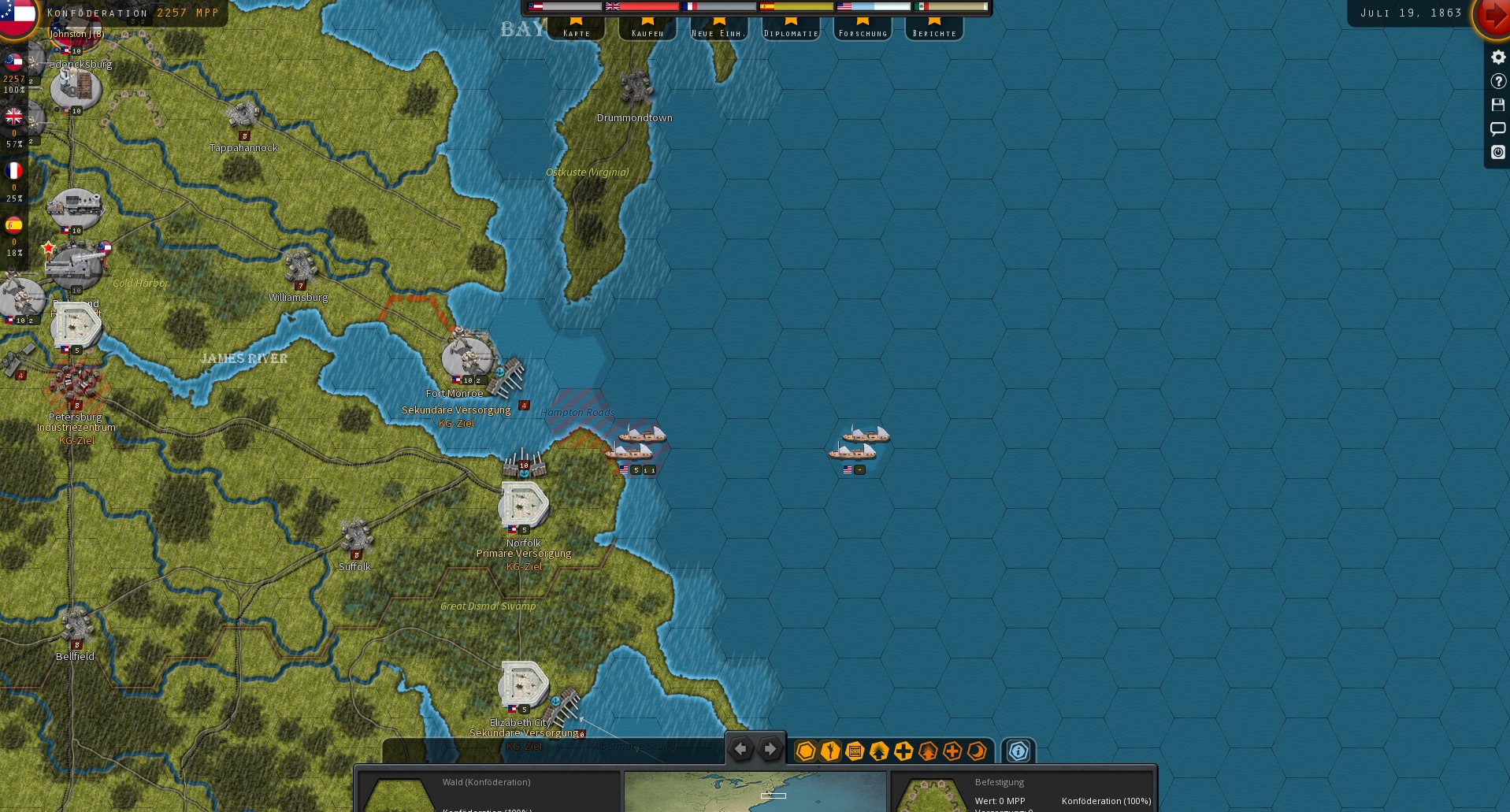This screenshot has height=812, width=1510.
Task: Select next unit with the right arrow
Action: 770,749
